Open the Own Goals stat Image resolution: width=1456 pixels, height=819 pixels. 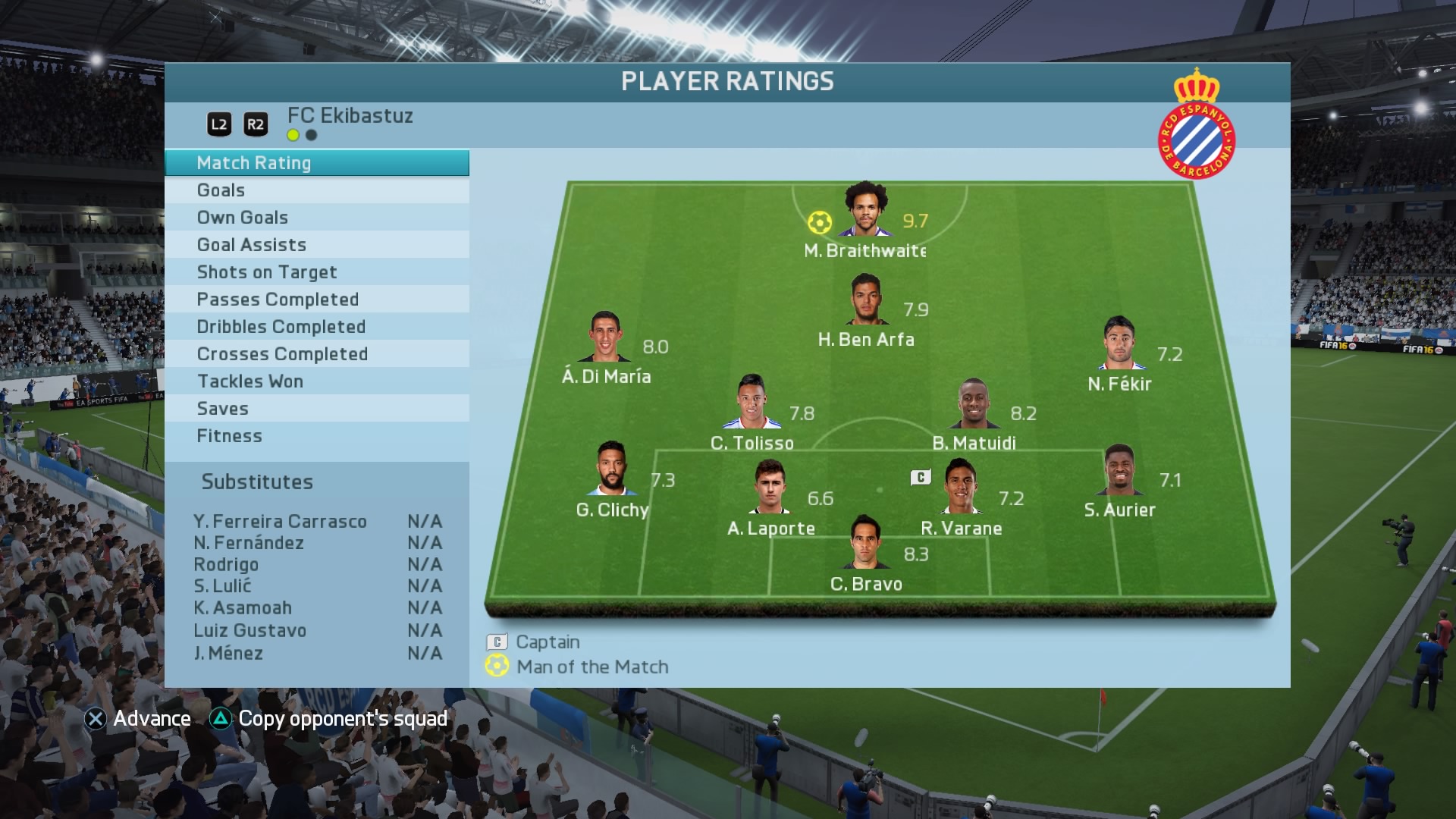pos(316,218)
